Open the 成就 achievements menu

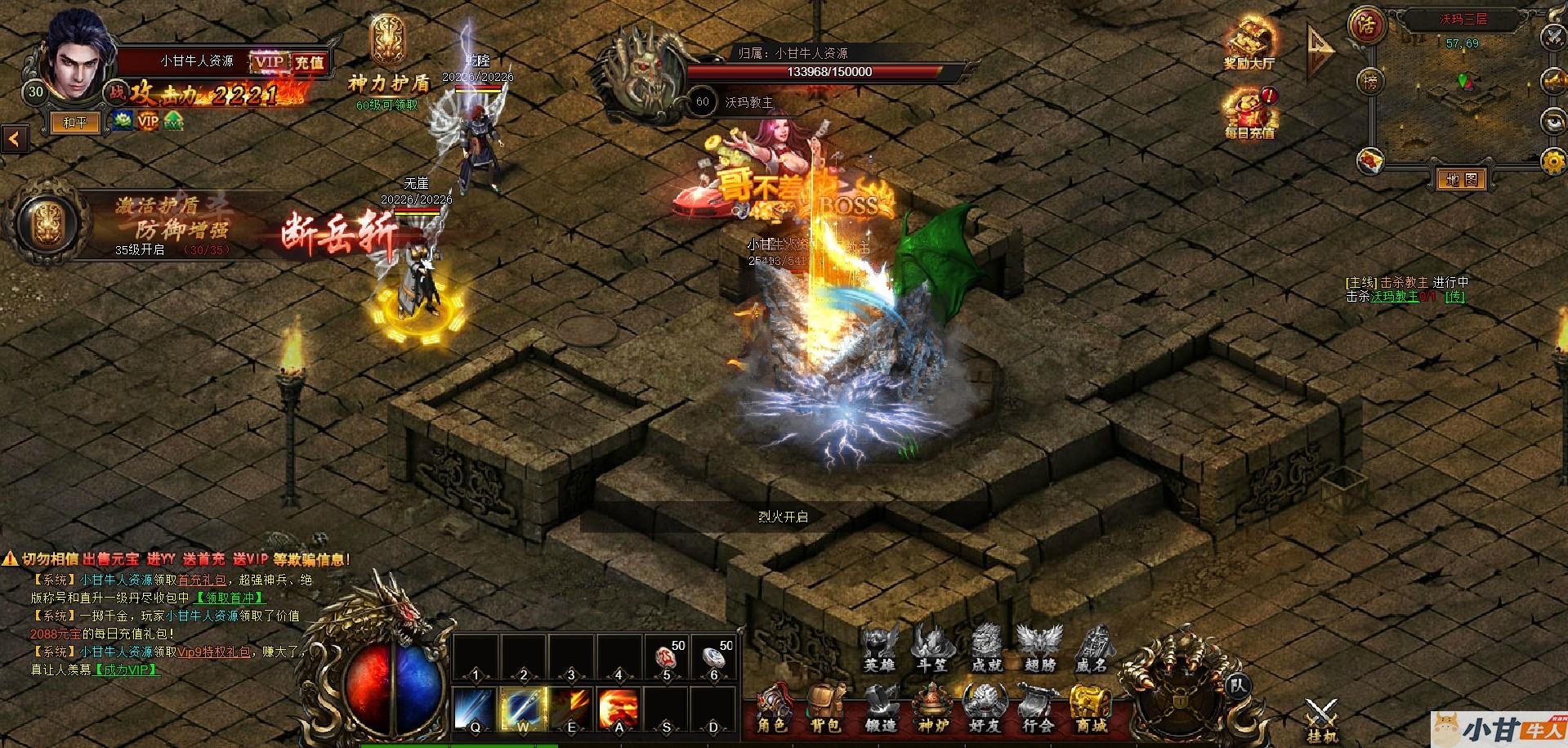[986, 648]
